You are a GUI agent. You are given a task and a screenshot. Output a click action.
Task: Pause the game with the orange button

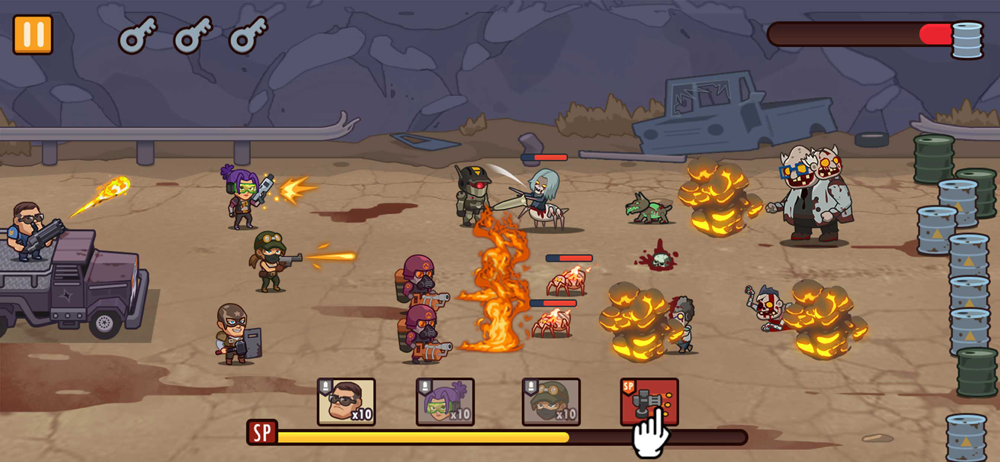(33, 34)
